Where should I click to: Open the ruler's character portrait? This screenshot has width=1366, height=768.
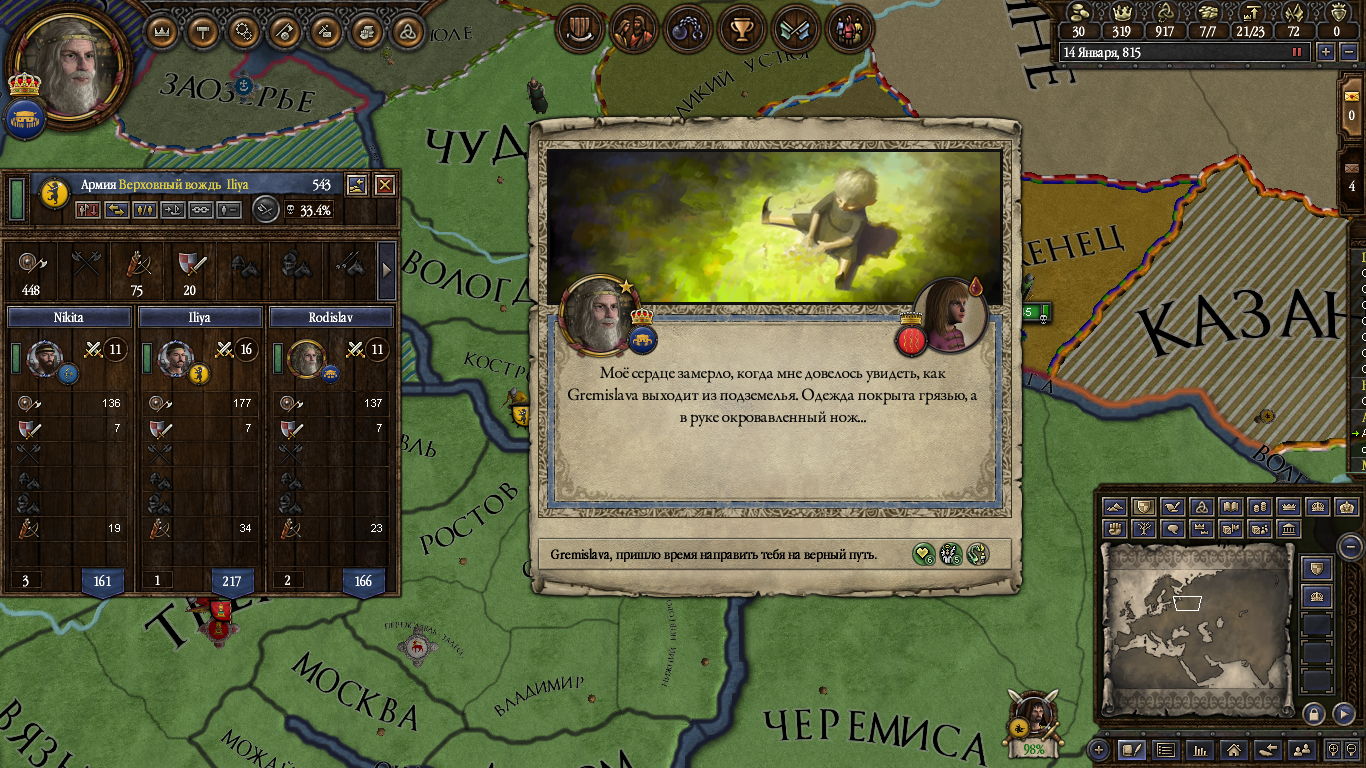click(x=68, y=67)
